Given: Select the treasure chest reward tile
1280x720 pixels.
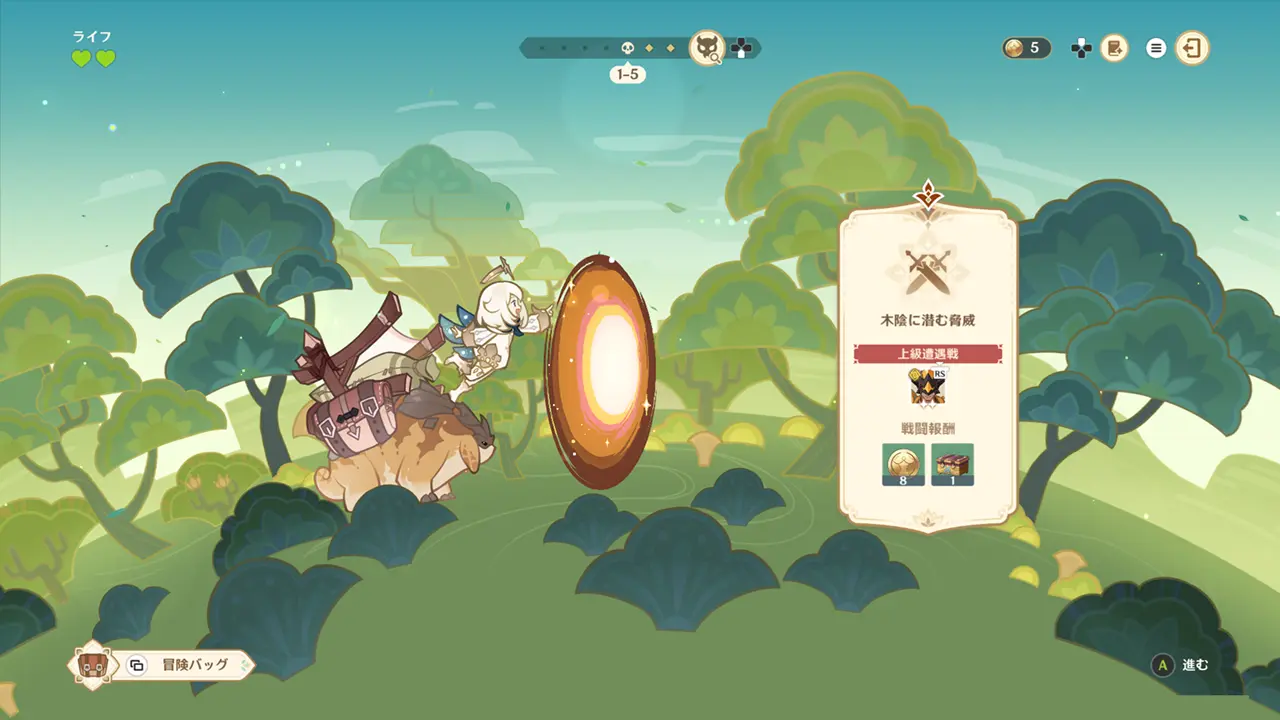Looking at the screenshot, I should pos(952,465).
